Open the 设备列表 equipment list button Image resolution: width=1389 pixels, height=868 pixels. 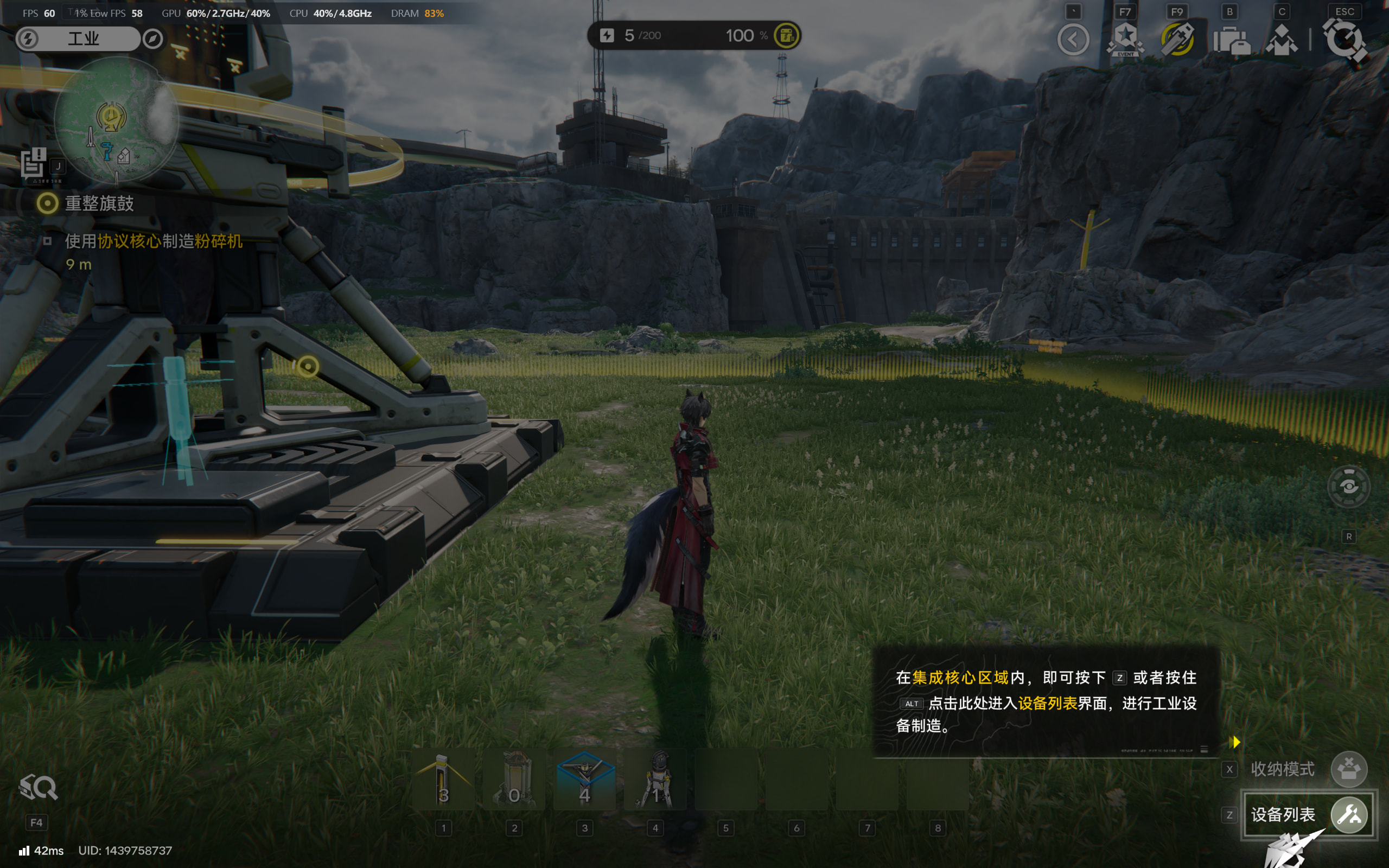pos(1308,814)
